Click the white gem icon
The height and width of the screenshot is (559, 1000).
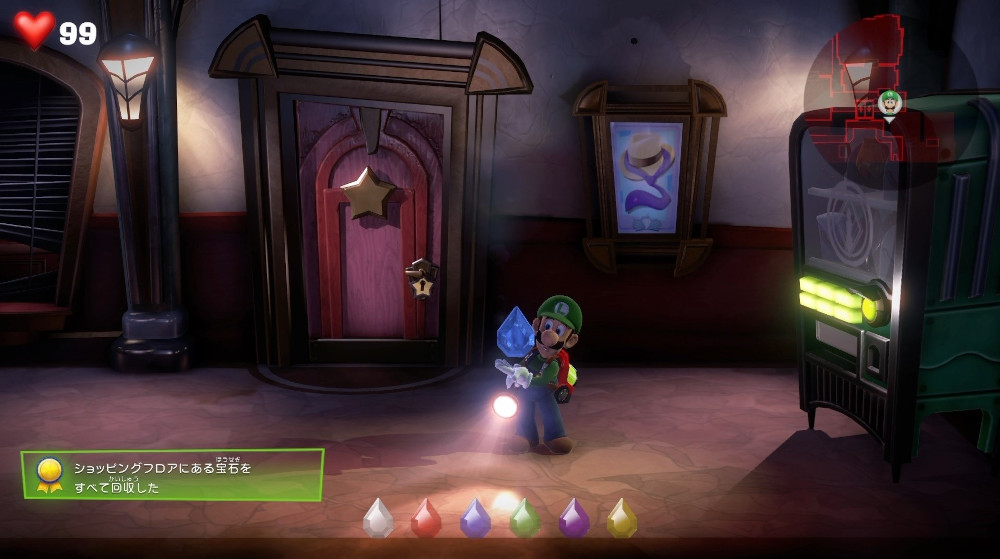378,518
